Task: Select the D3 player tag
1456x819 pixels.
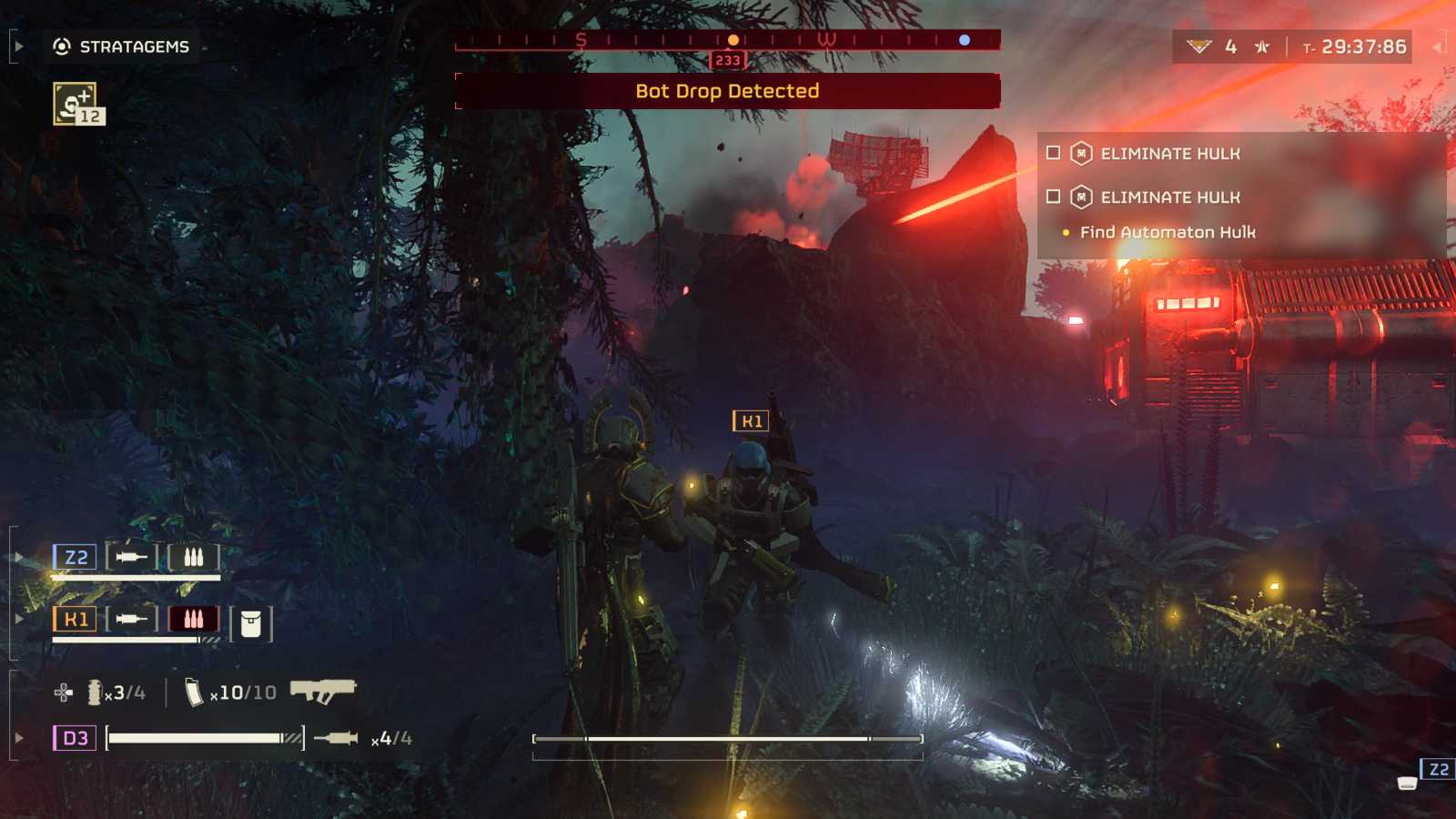Action: point(75,738)
